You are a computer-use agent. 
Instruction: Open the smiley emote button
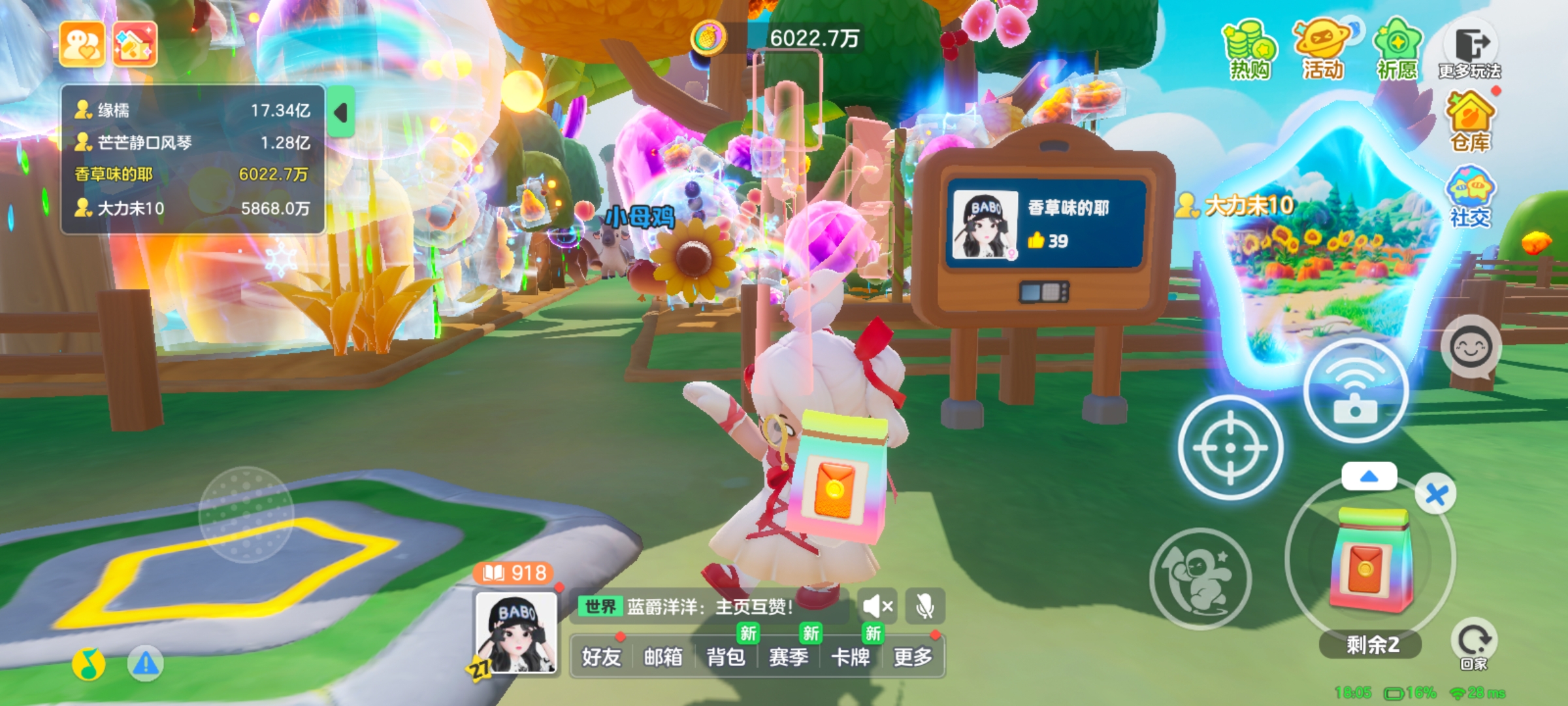(1471, 347)
